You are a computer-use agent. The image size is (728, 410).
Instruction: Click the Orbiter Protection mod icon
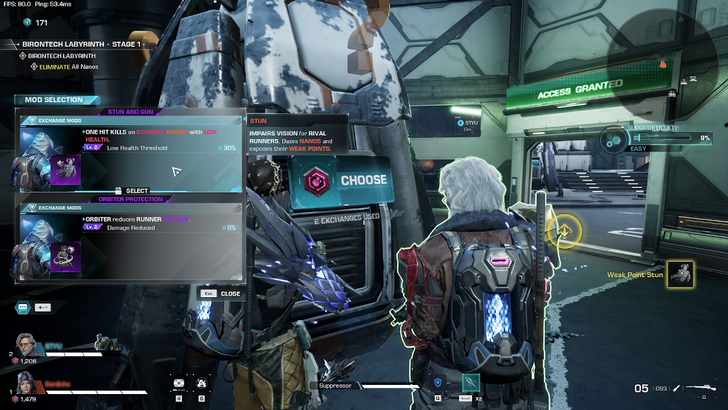pos(66,258)
